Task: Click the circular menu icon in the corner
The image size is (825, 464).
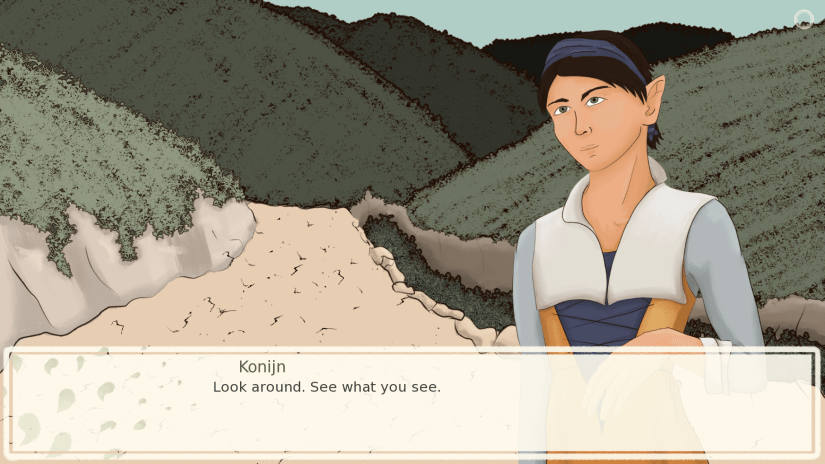Action: [x=803, y=19]
